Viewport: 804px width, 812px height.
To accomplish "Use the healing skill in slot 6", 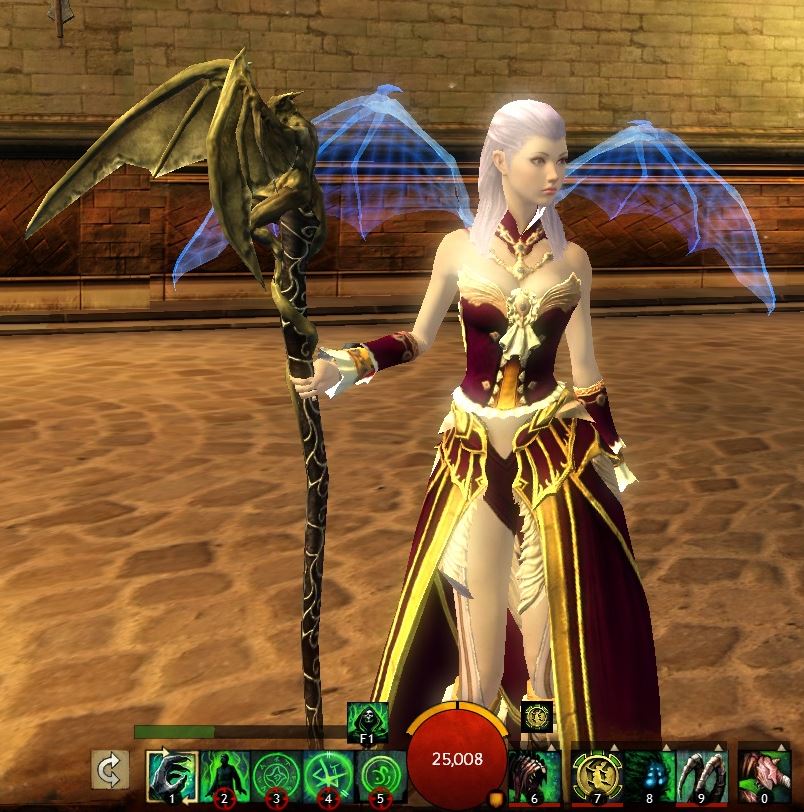I will 534,776.
